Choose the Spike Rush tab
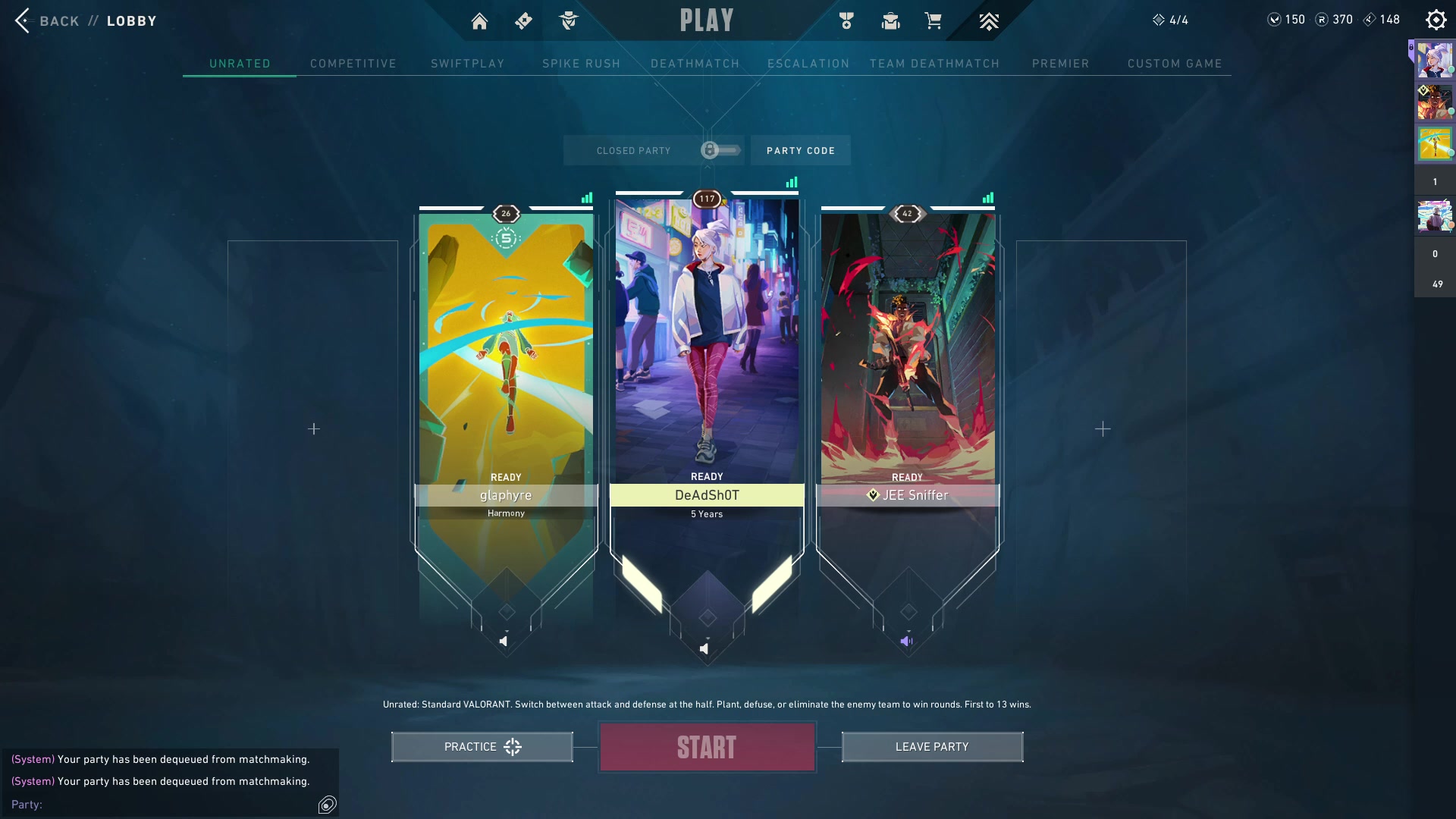 (581, 64)
